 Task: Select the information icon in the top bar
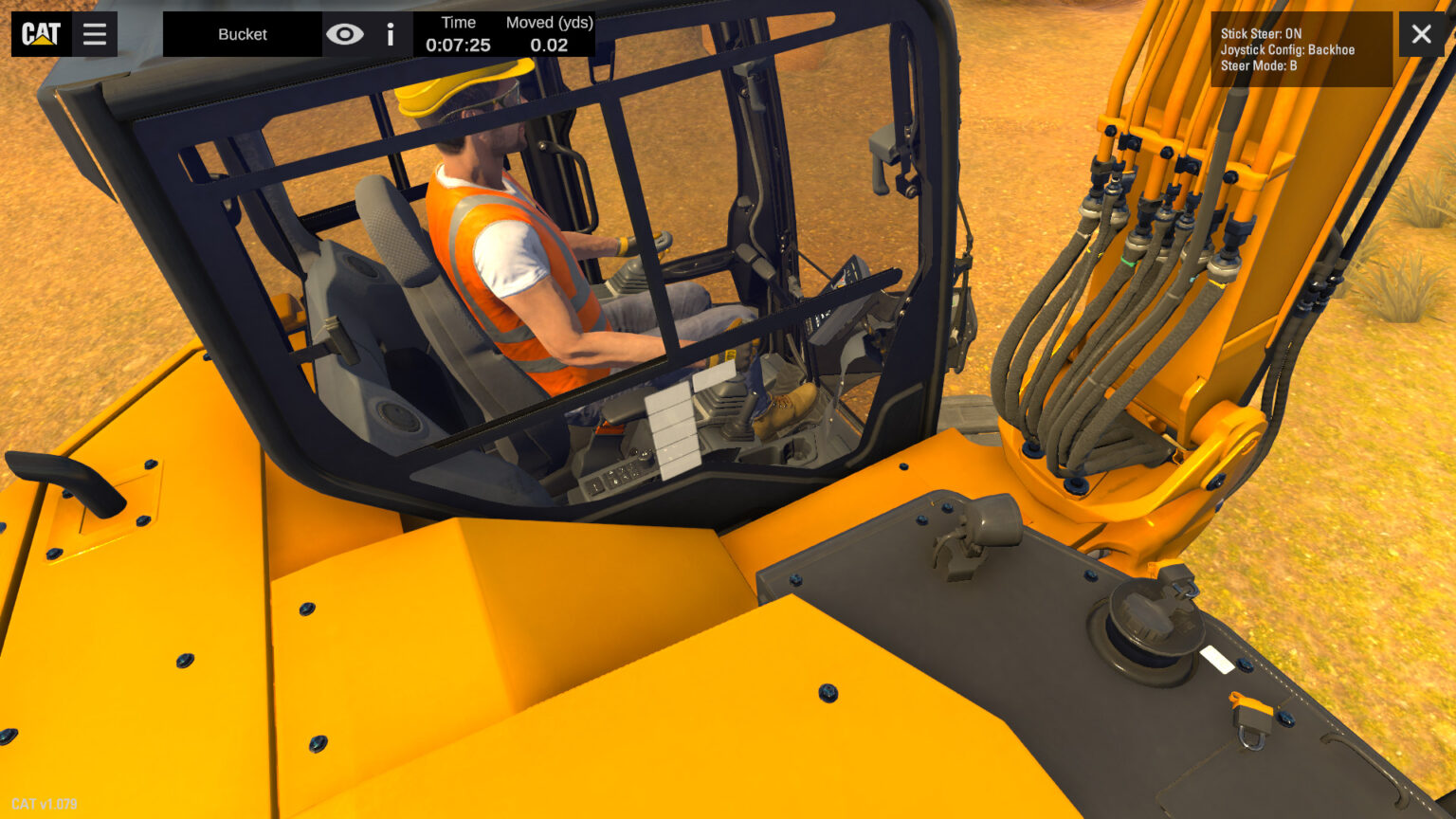pyautogui.click(x=390, y=35)
